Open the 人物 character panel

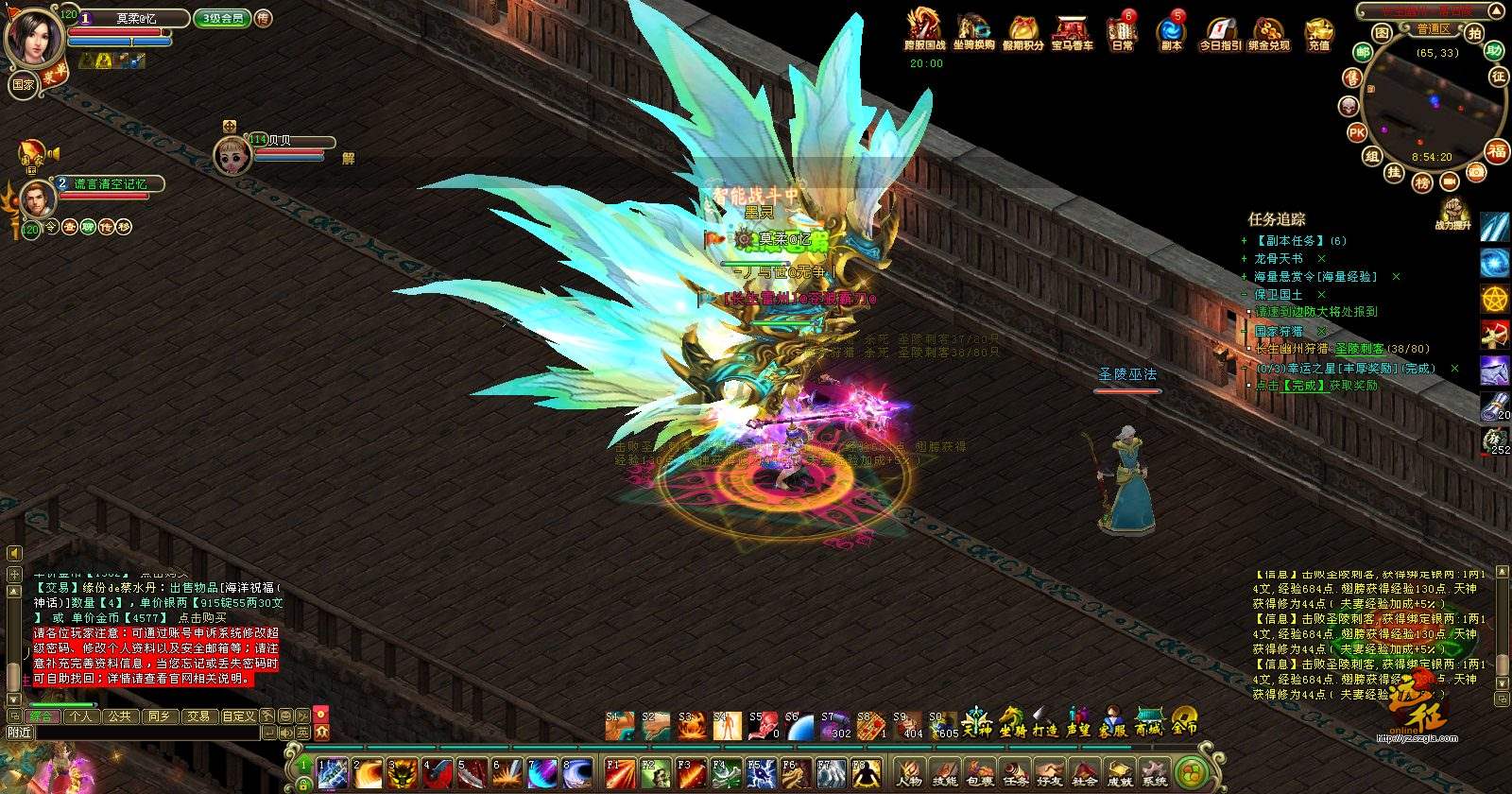tap(909, 772)
